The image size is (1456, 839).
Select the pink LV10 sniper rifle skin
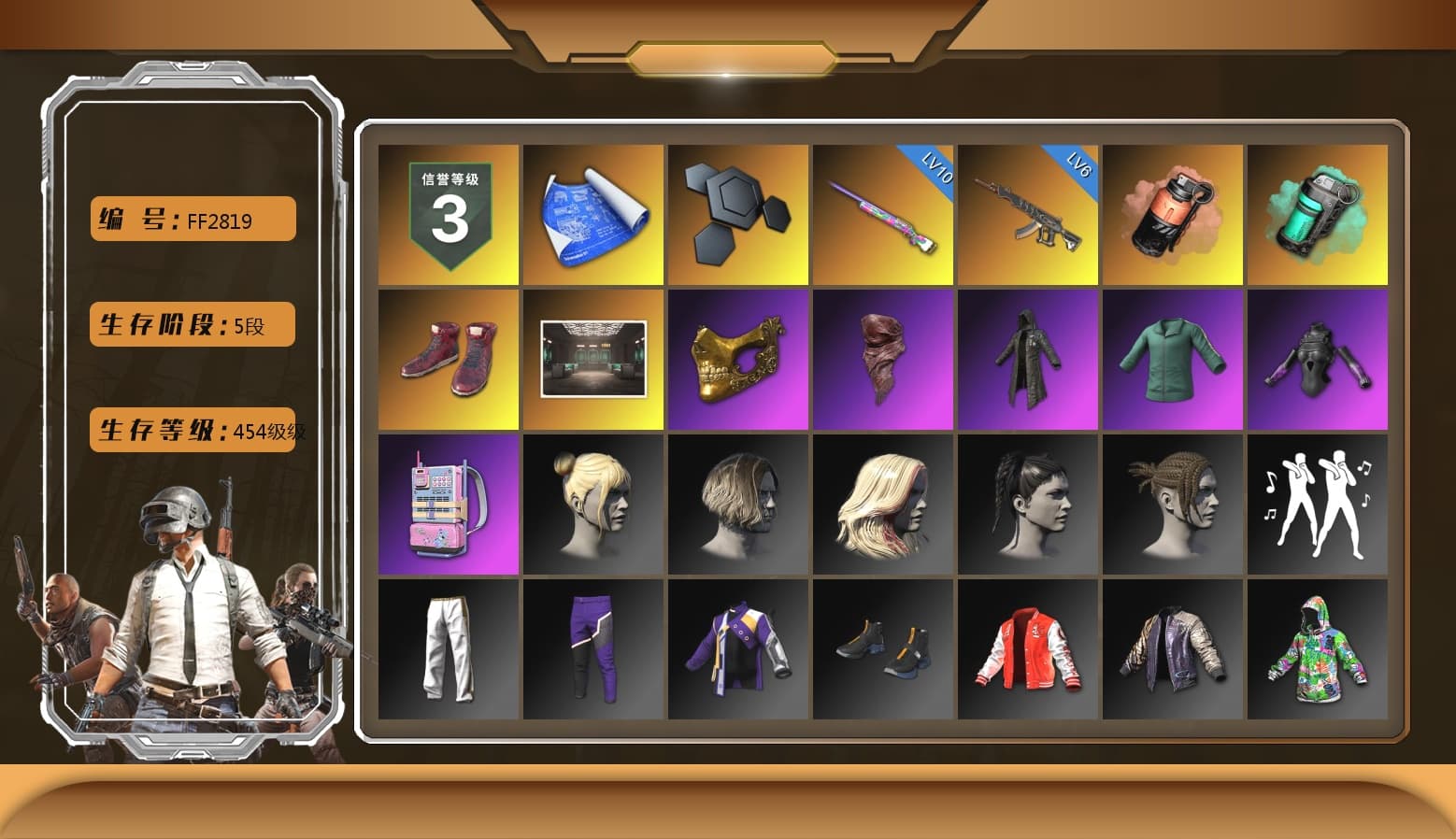(x=883, y=215)
